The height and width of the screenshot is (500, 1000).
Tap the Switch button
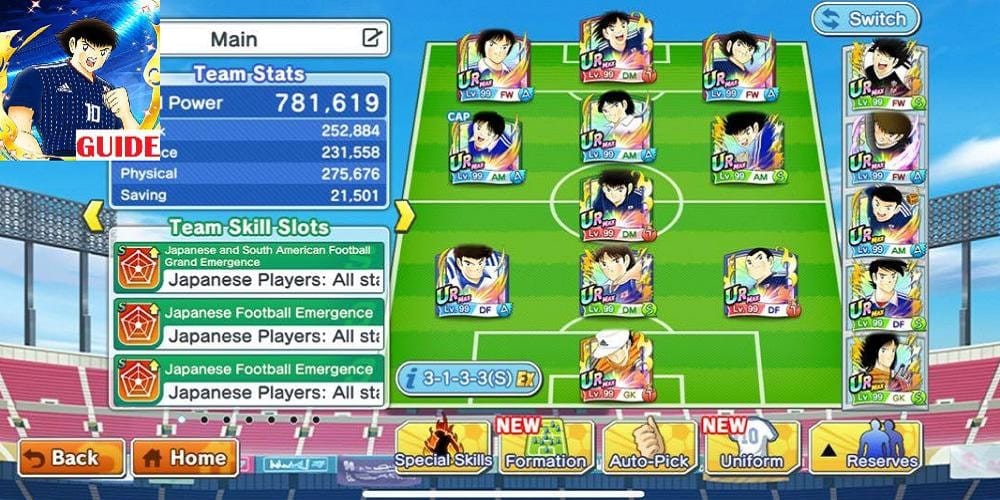pos(866,19)
